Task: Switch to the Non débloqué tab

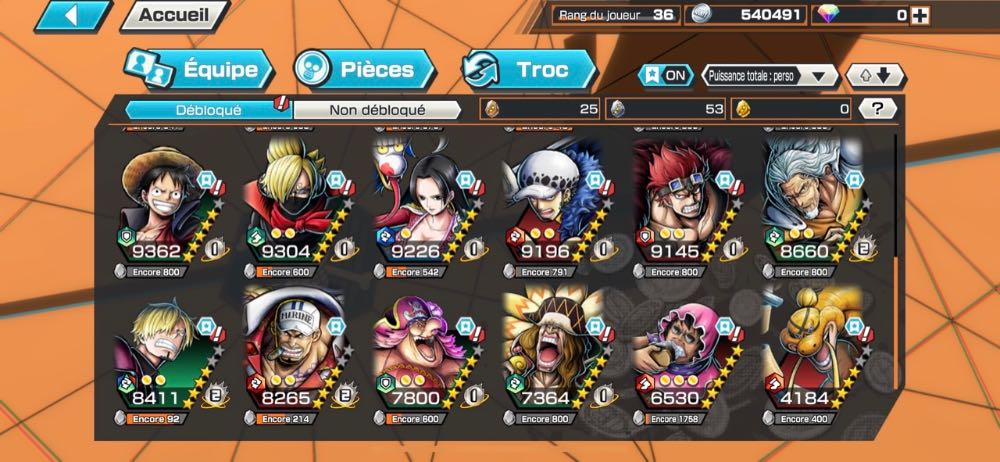Action: [x=377, y=109]
